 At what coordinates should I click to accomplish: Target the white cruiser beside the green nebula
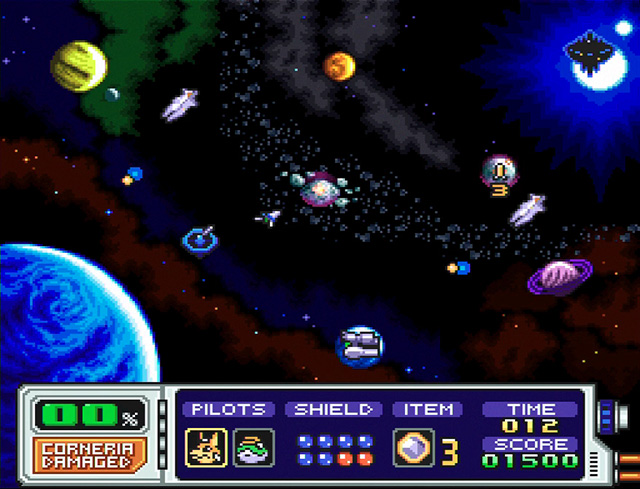[x=181, y=103]
